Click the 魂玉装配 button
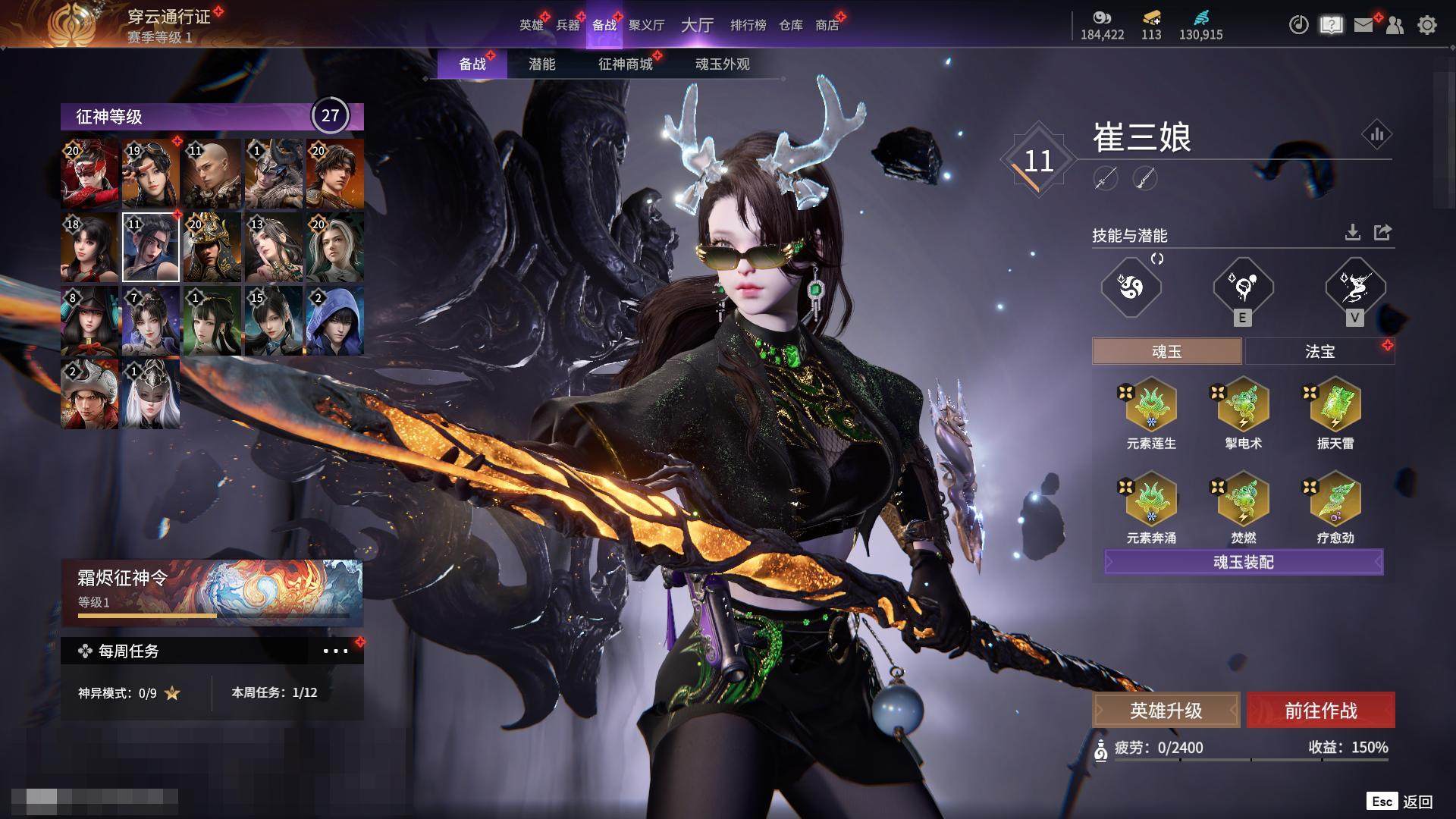 pyautogui.click(x=1244, y=562)
